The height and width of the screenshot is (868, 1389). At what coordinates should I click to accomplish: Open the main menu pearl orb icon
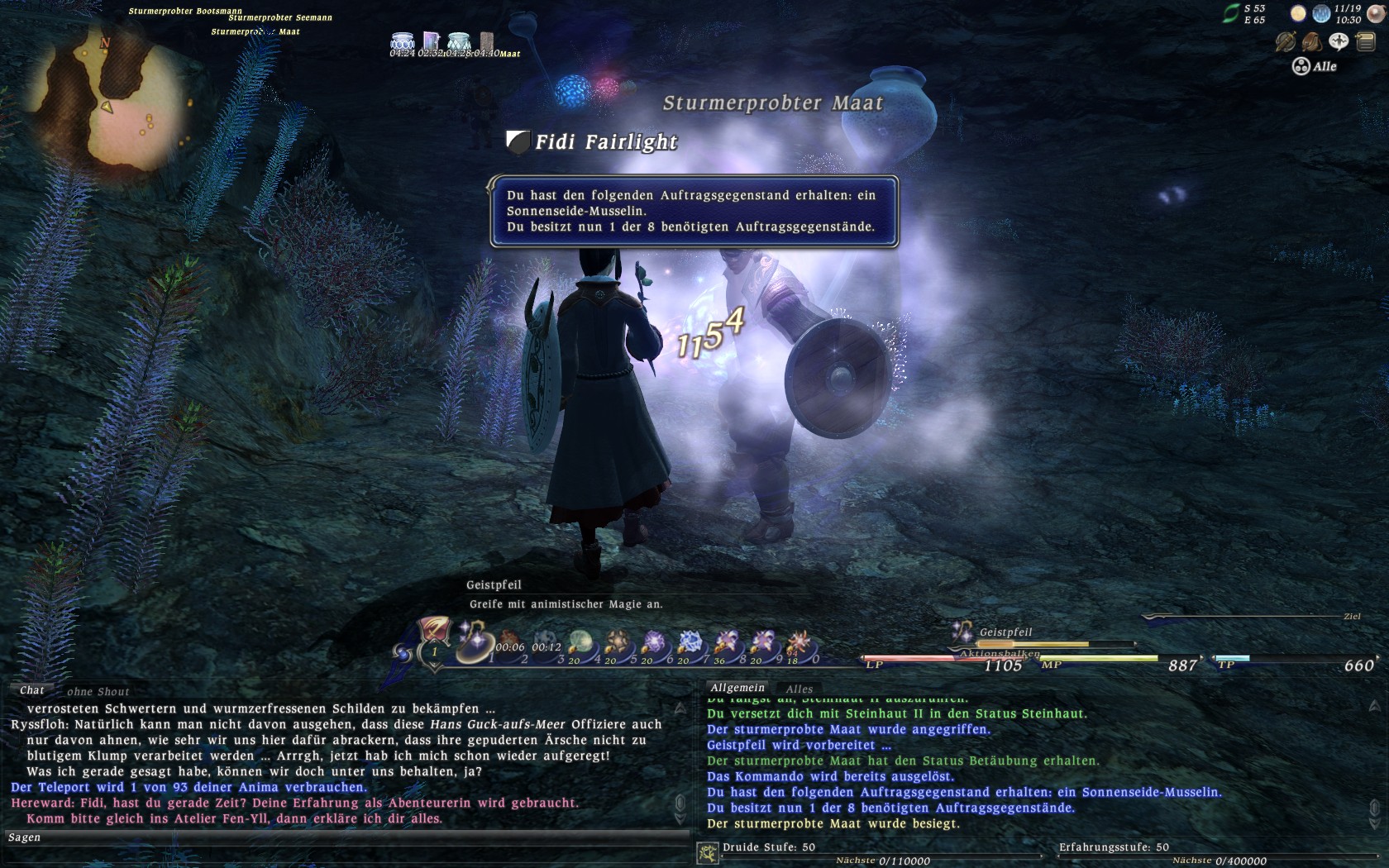coord(1376,12)
